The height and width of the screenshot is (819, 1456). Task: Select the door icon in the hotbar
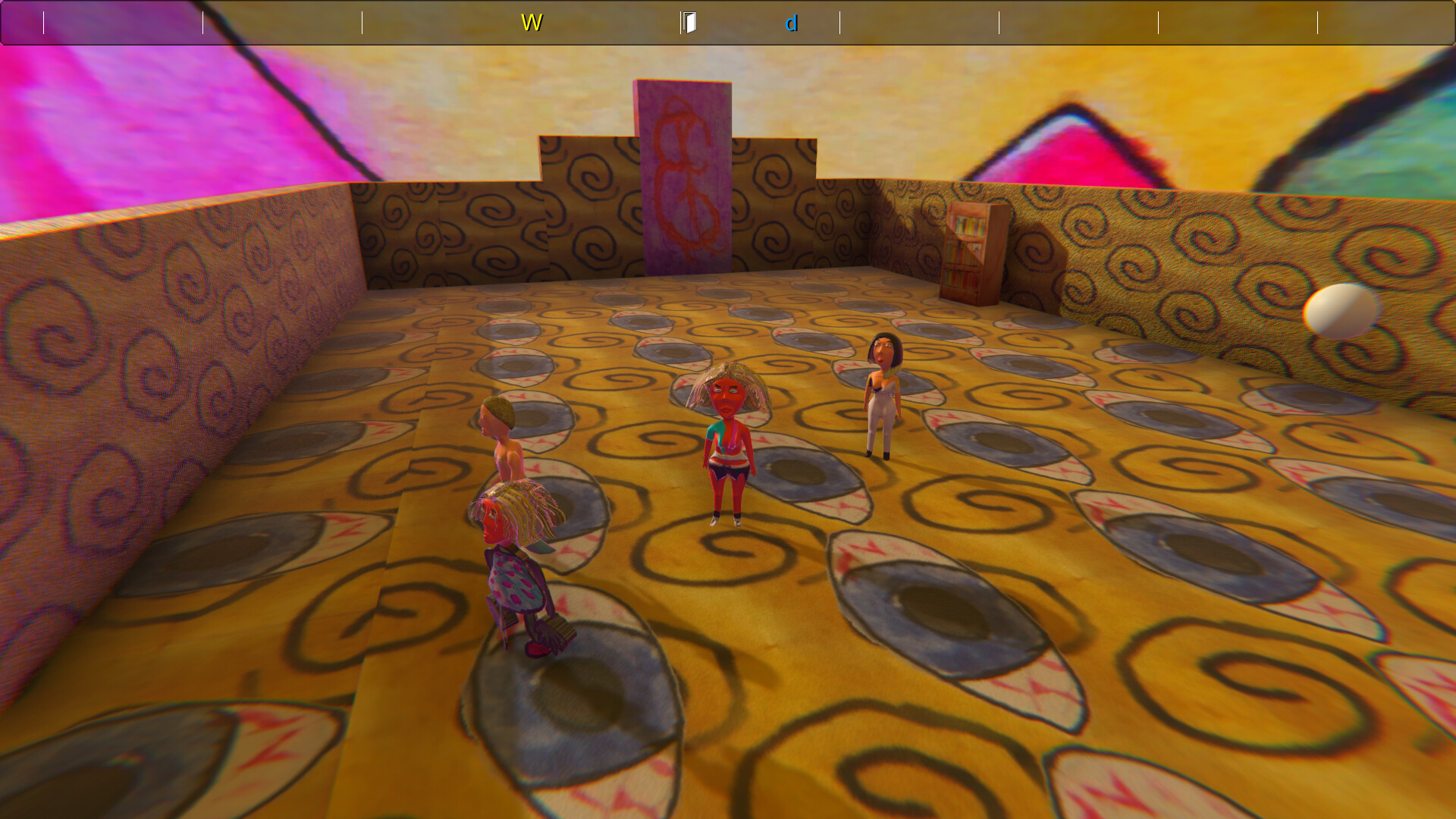click(690, 22)
